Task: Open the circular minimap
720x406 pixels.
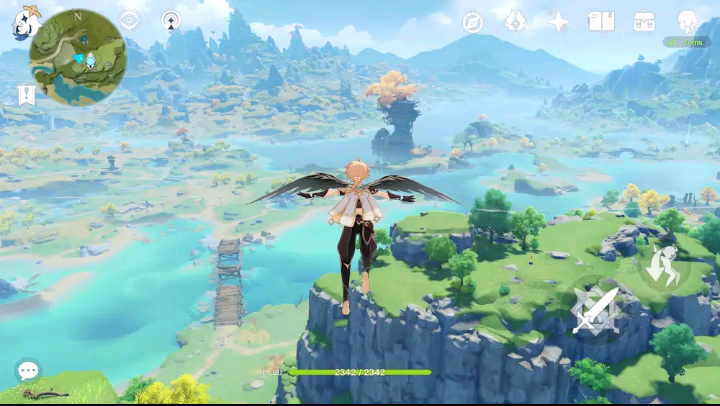Action: coord(77,58)
